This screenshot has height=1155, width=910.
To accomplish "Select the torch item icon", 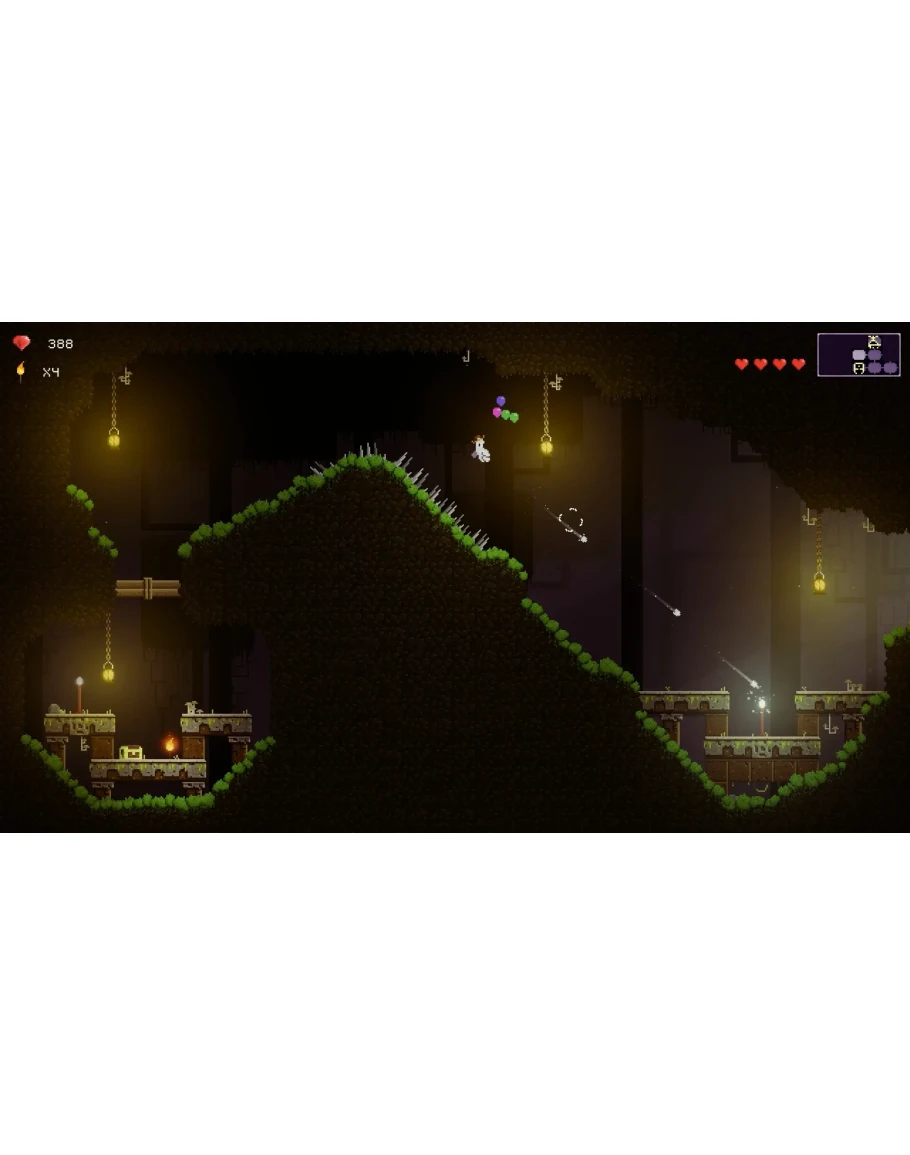I will (x=20, y=371).
